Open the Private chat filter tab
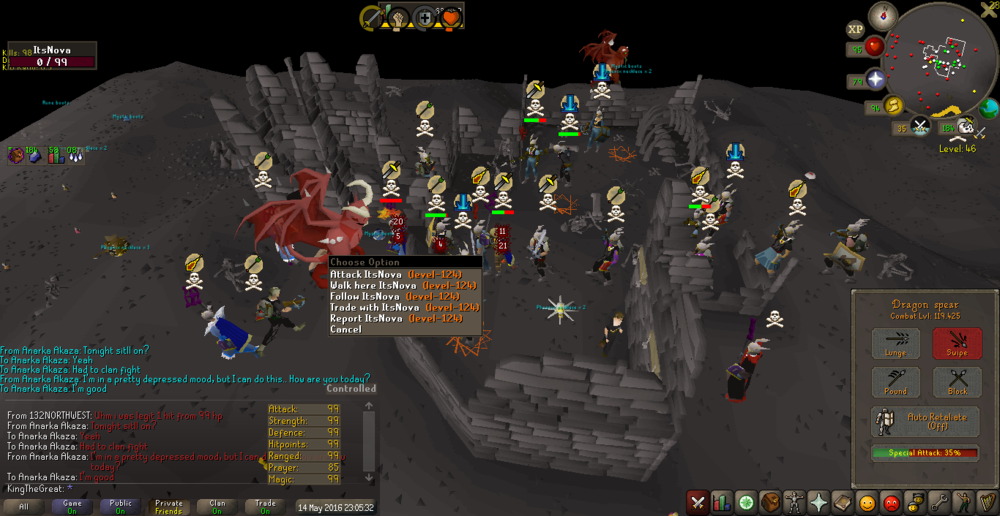The width and height of the screenshot is (1000, 516). coord(169,507)
